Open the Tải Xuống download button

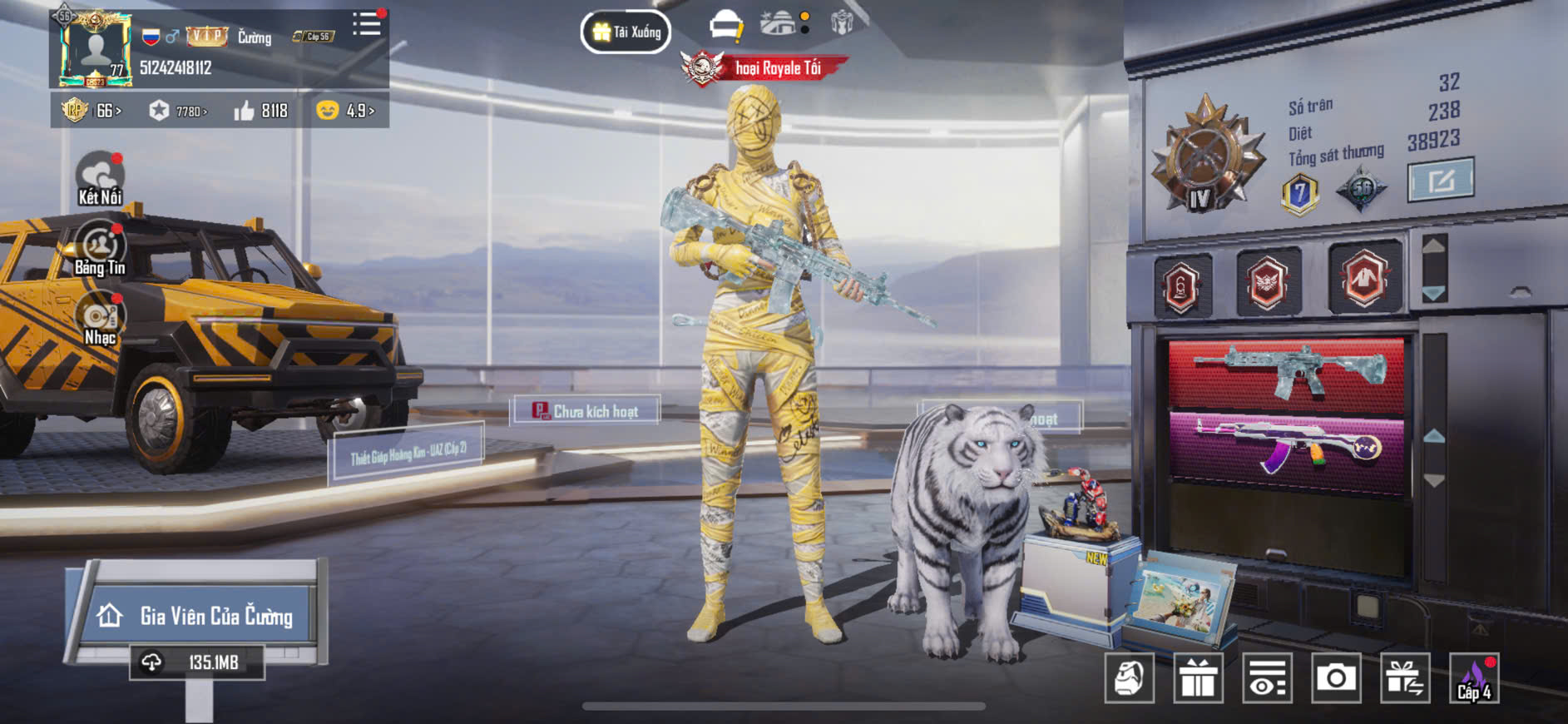click(626, 32)
